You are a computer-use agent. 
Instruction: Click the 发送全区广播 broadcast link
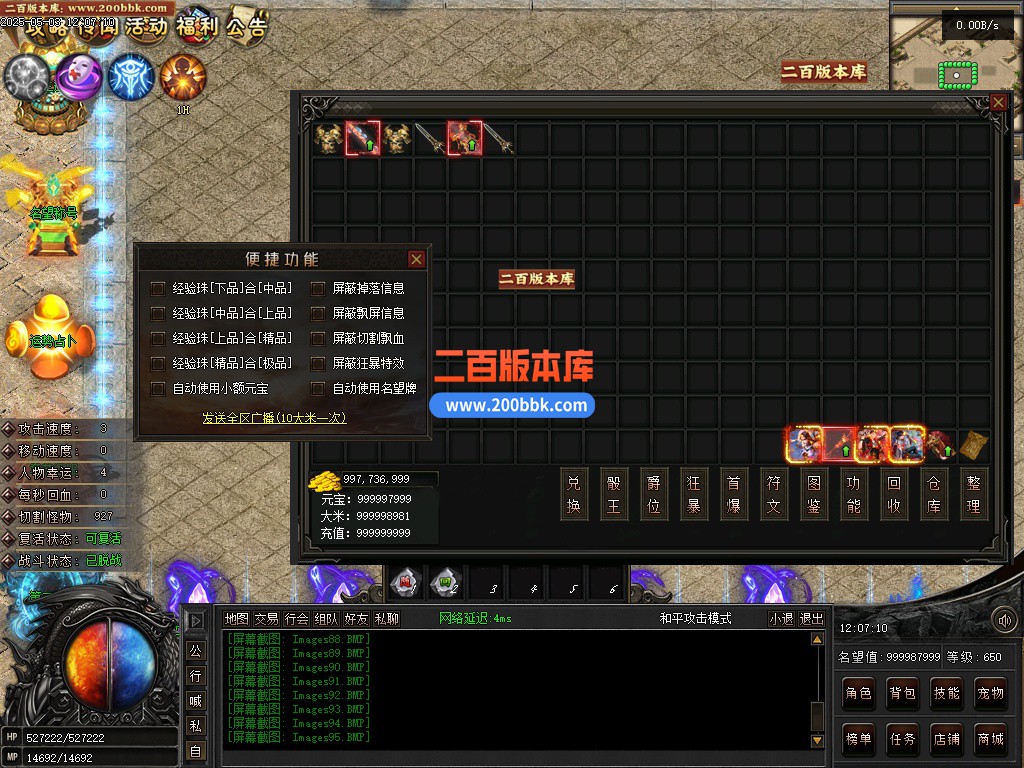tap(274, 418)
